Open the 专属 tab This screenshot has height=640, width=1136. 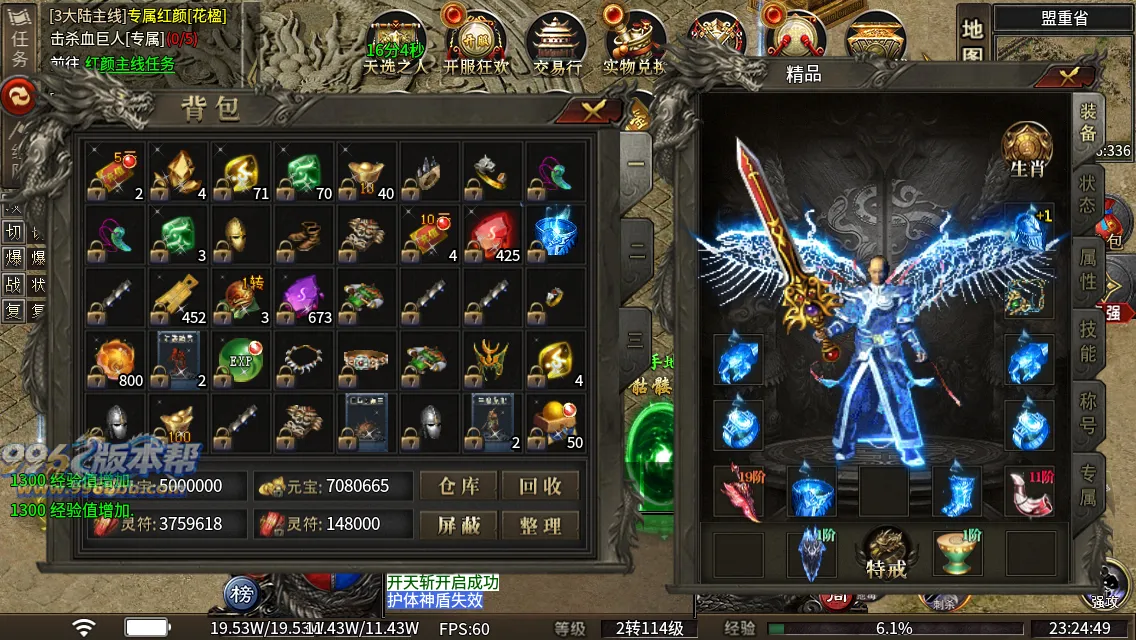(1088, 482)
